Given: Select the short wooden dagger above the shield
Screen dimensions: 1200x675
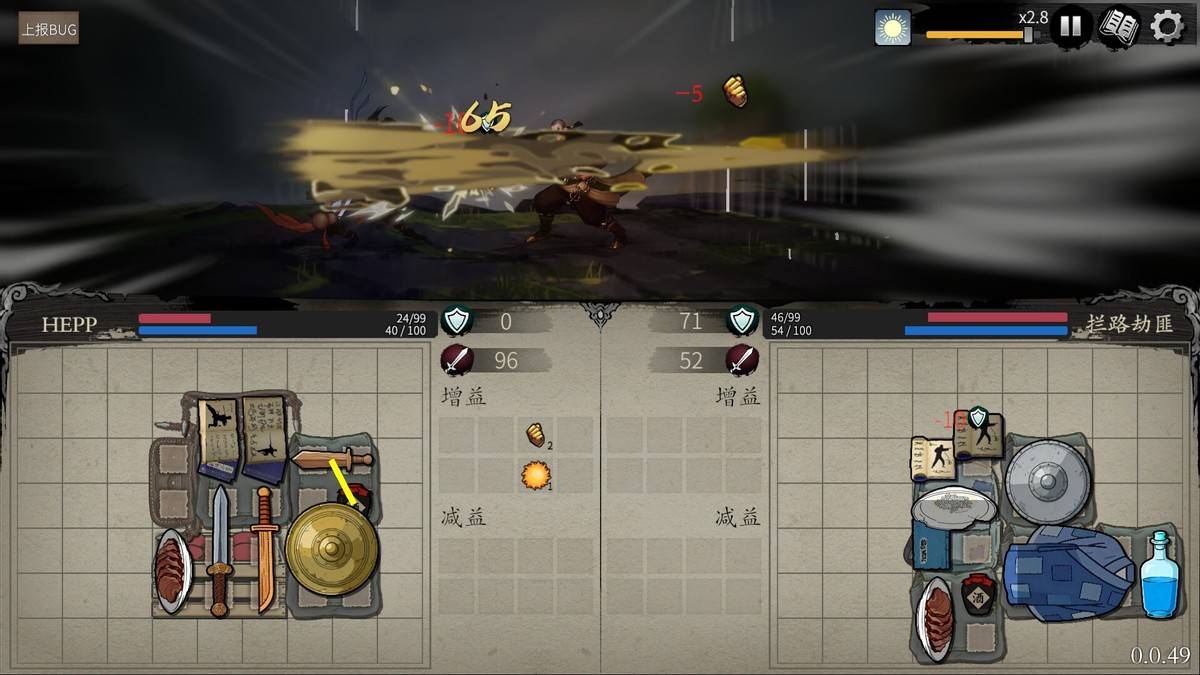Looking at the screenshot, I should tap(330, 460).
